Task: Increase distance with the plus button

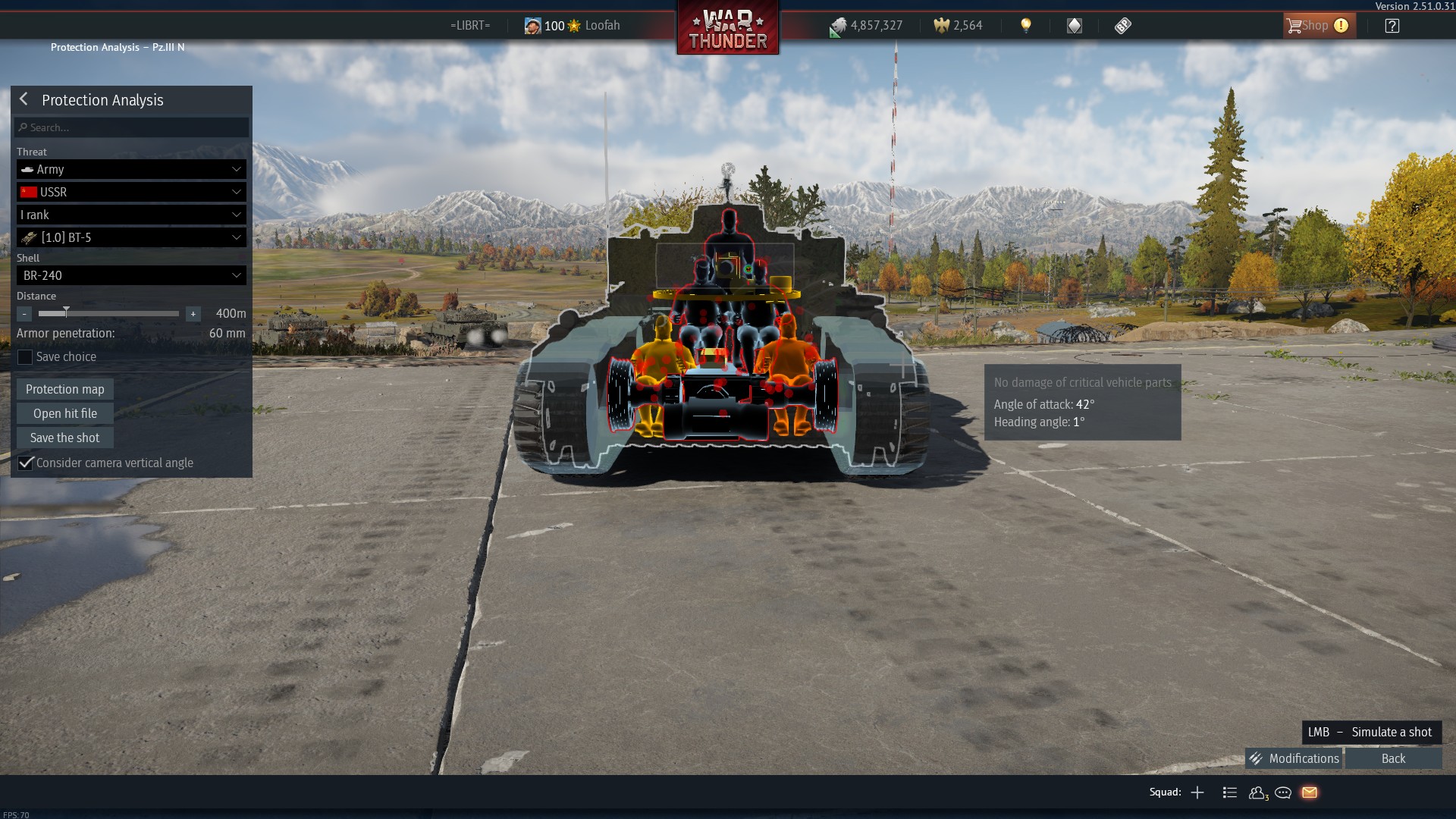Action: click(x=193, y=314)
